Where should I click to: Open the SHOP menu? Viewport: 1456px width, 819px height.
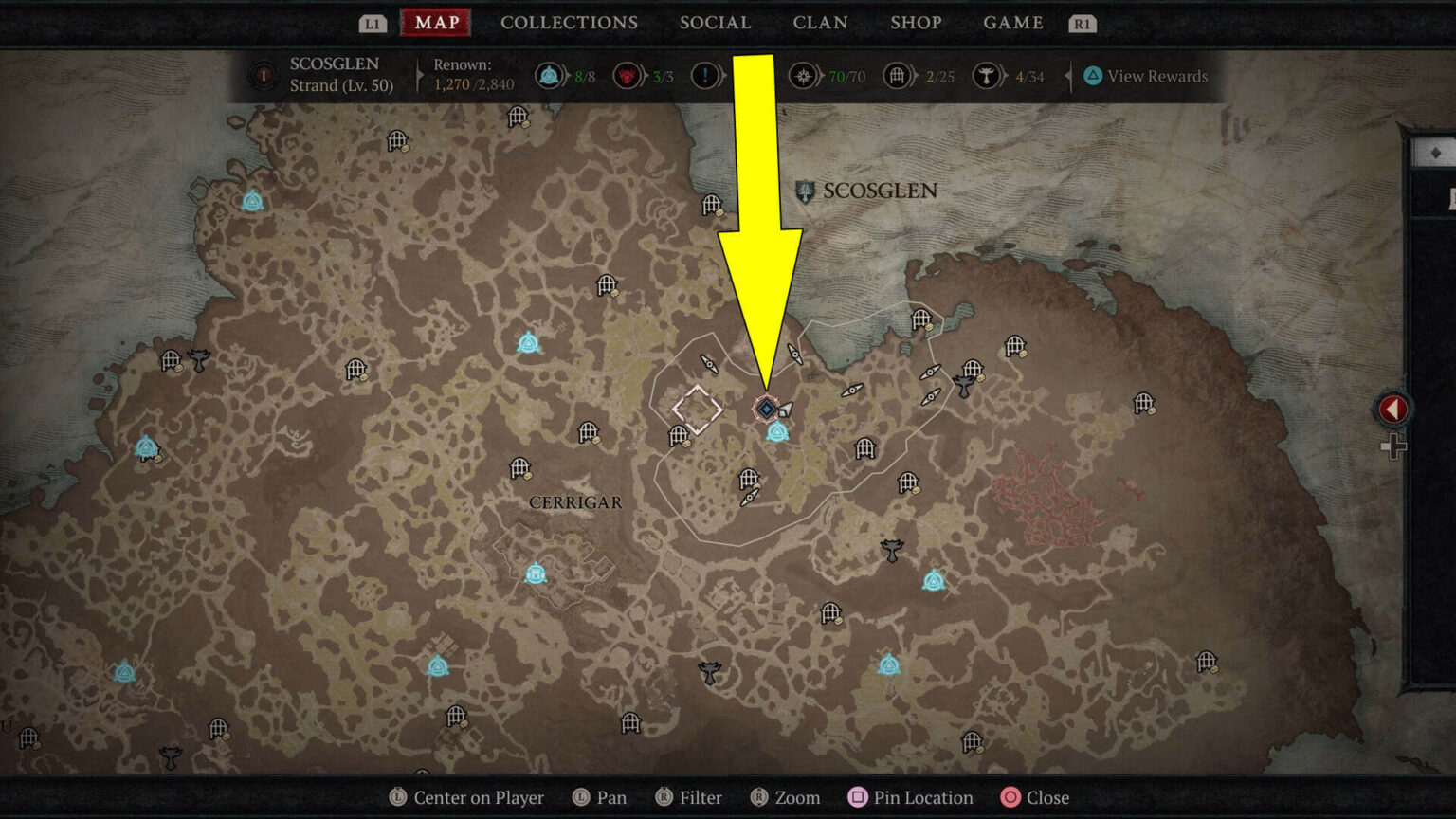[916, 22]
